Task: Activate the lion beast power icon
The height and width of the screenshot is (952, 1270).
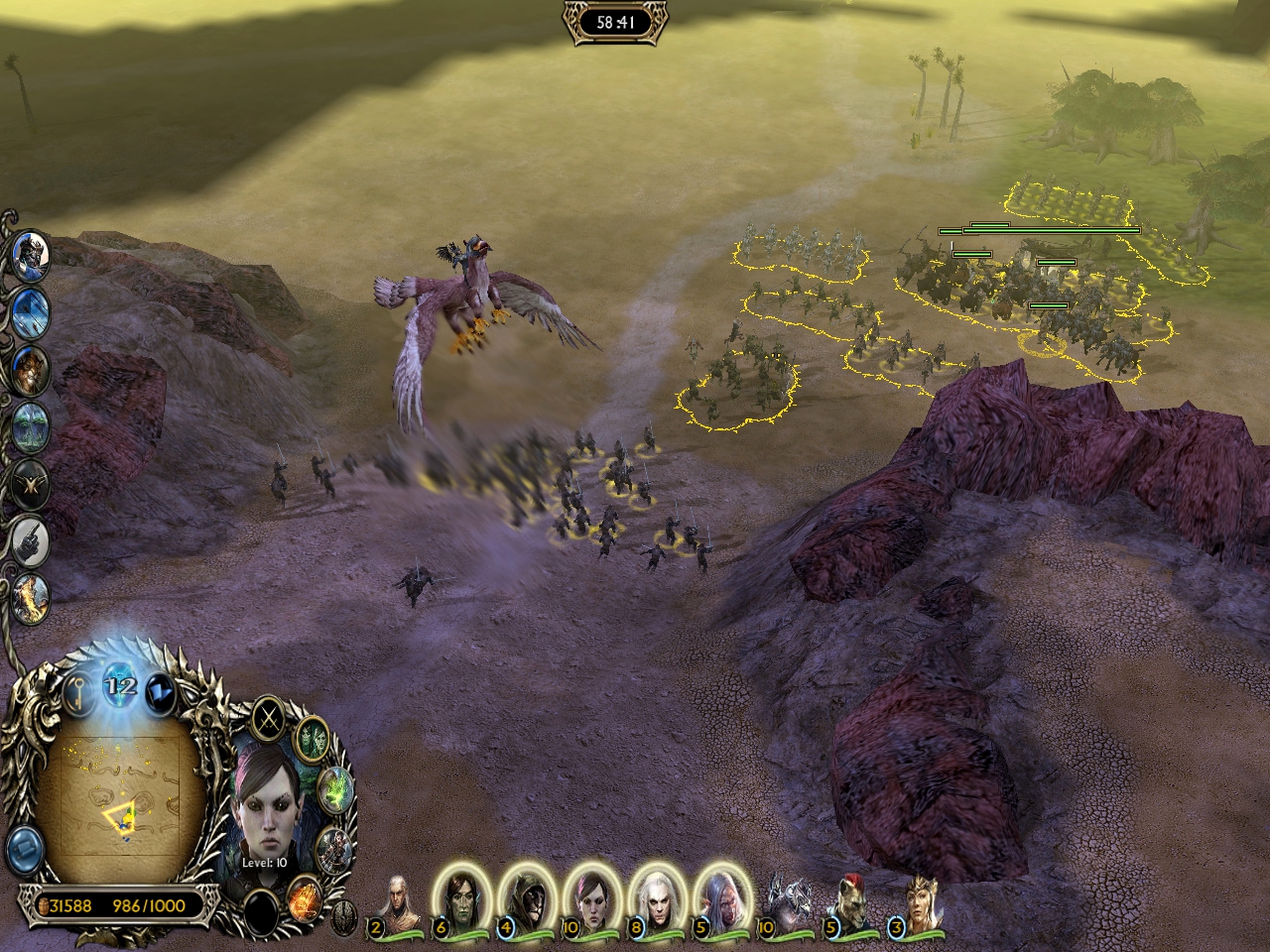Action: 32,368
